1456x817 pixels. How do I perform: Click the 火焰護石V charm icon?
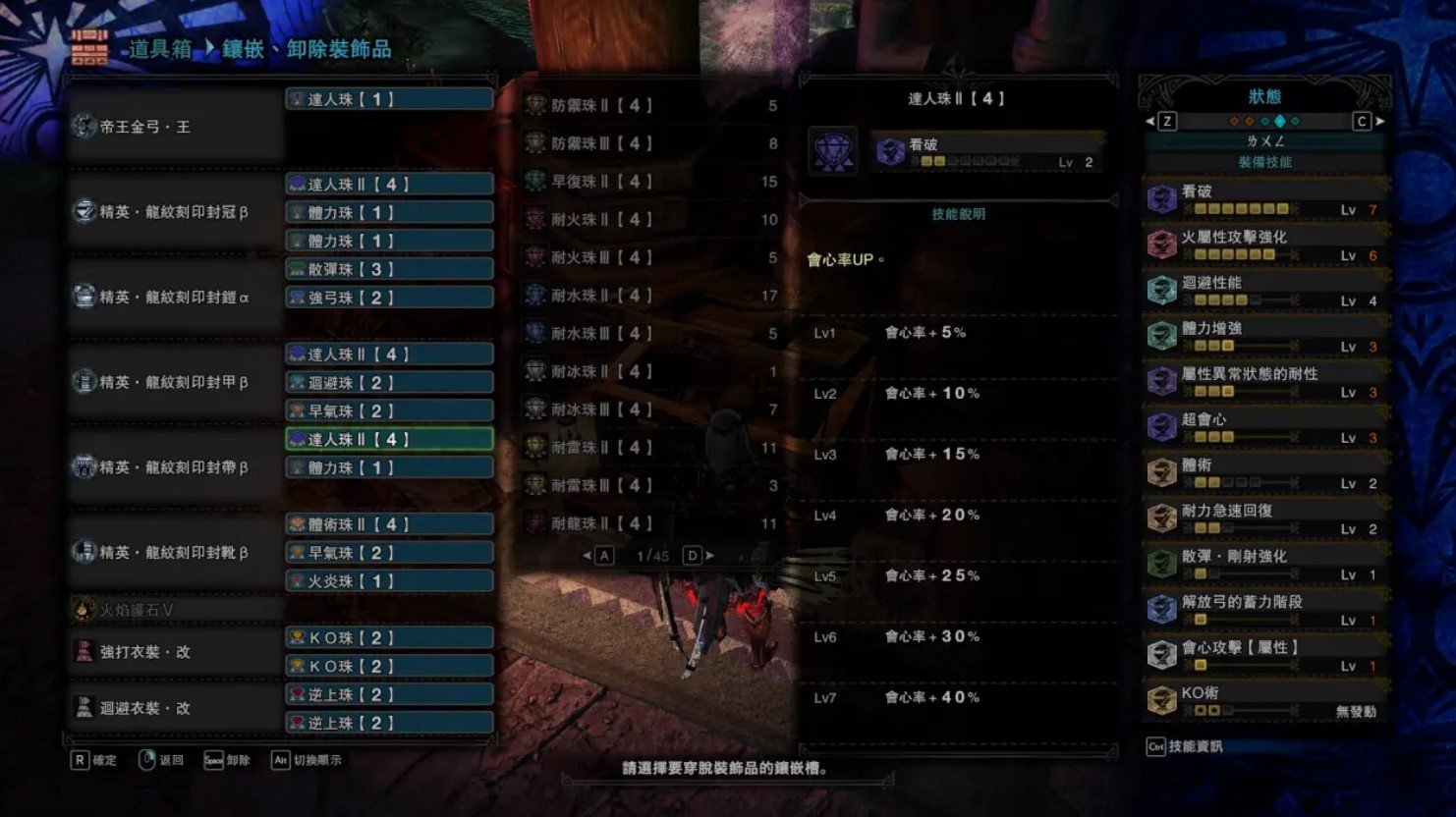85,609
